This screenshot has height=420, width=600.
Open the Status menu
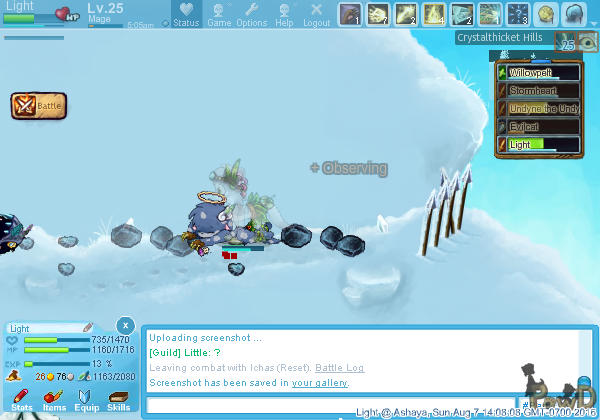(x=184, y=15)
